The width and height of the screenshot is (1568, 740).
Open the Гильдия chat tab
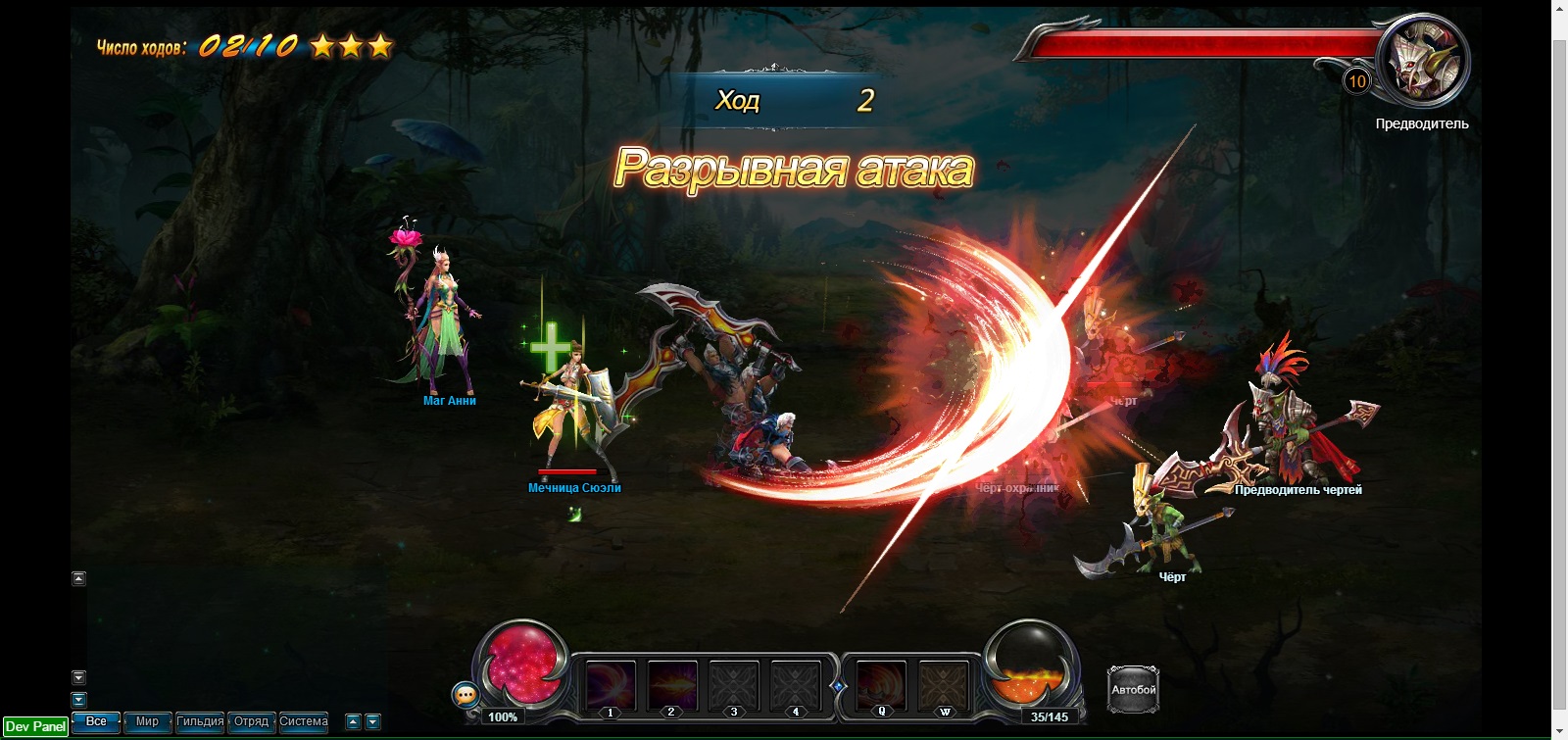[200, 722]
